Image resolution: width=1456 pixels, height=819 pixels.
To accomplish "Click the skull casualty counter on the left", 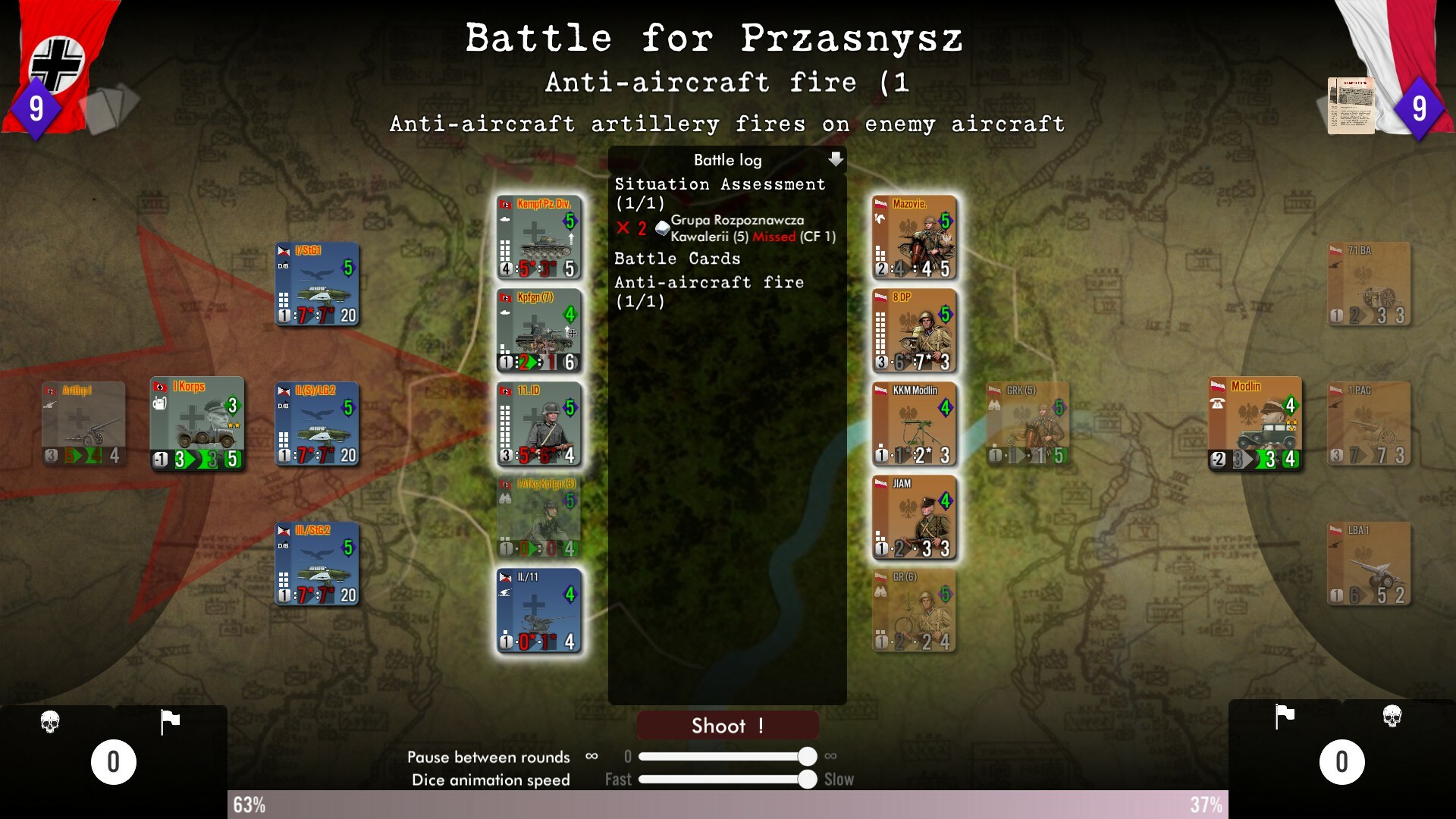I will [52, 722].
